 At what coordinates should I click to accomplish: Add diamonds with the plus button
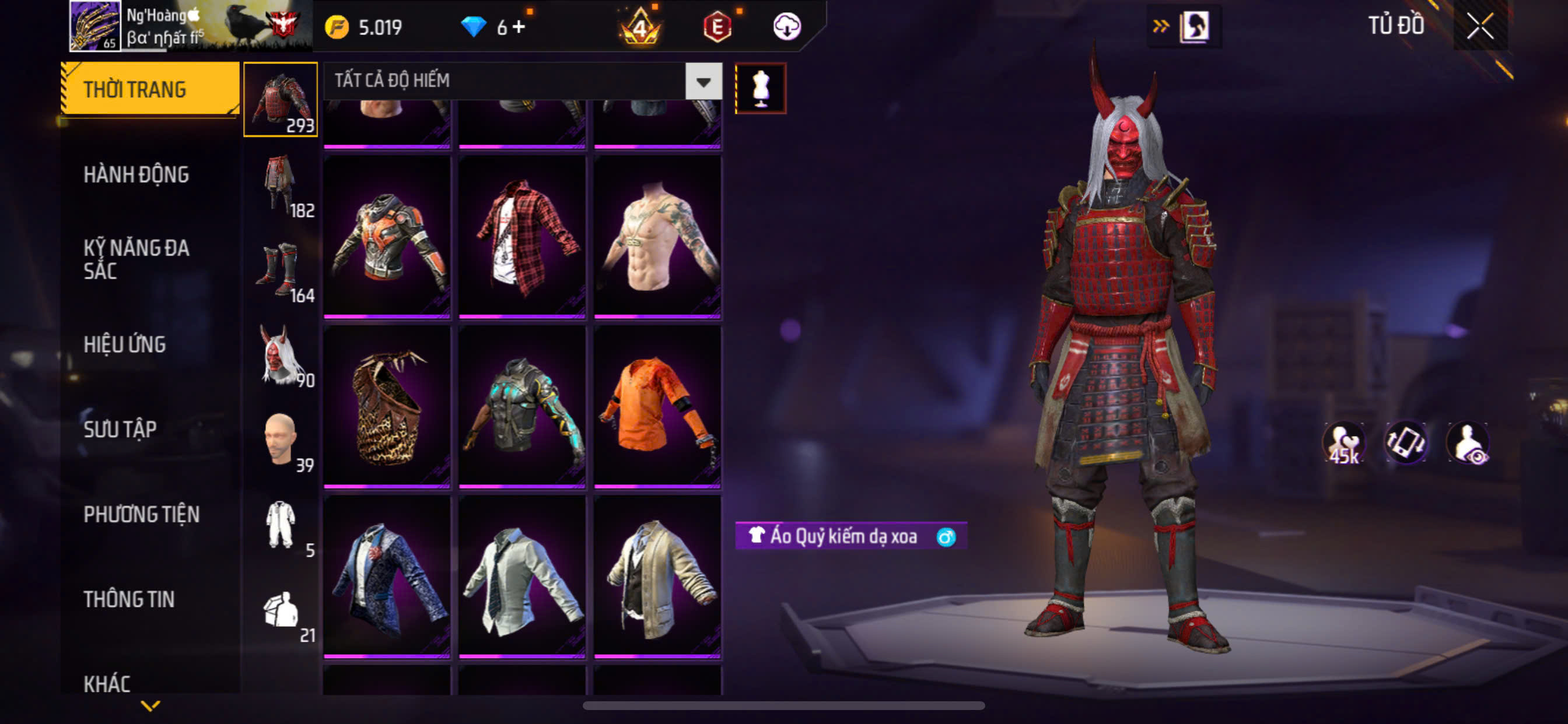click(519, 27)
